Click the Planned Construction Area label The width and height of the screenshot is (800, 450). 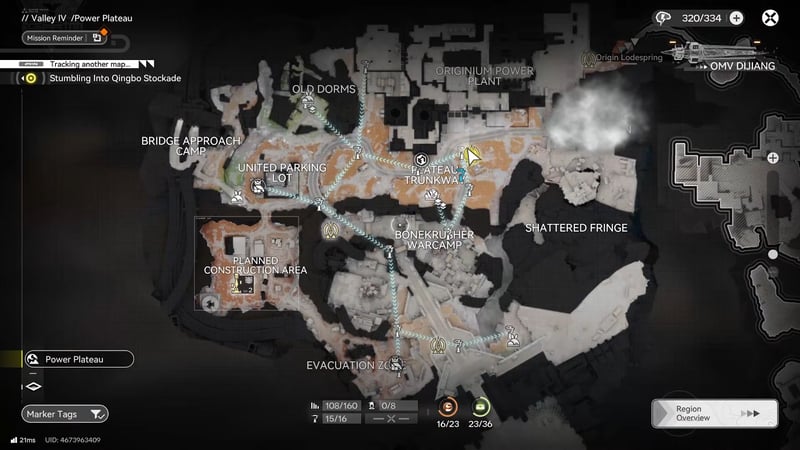pos(255,264)
